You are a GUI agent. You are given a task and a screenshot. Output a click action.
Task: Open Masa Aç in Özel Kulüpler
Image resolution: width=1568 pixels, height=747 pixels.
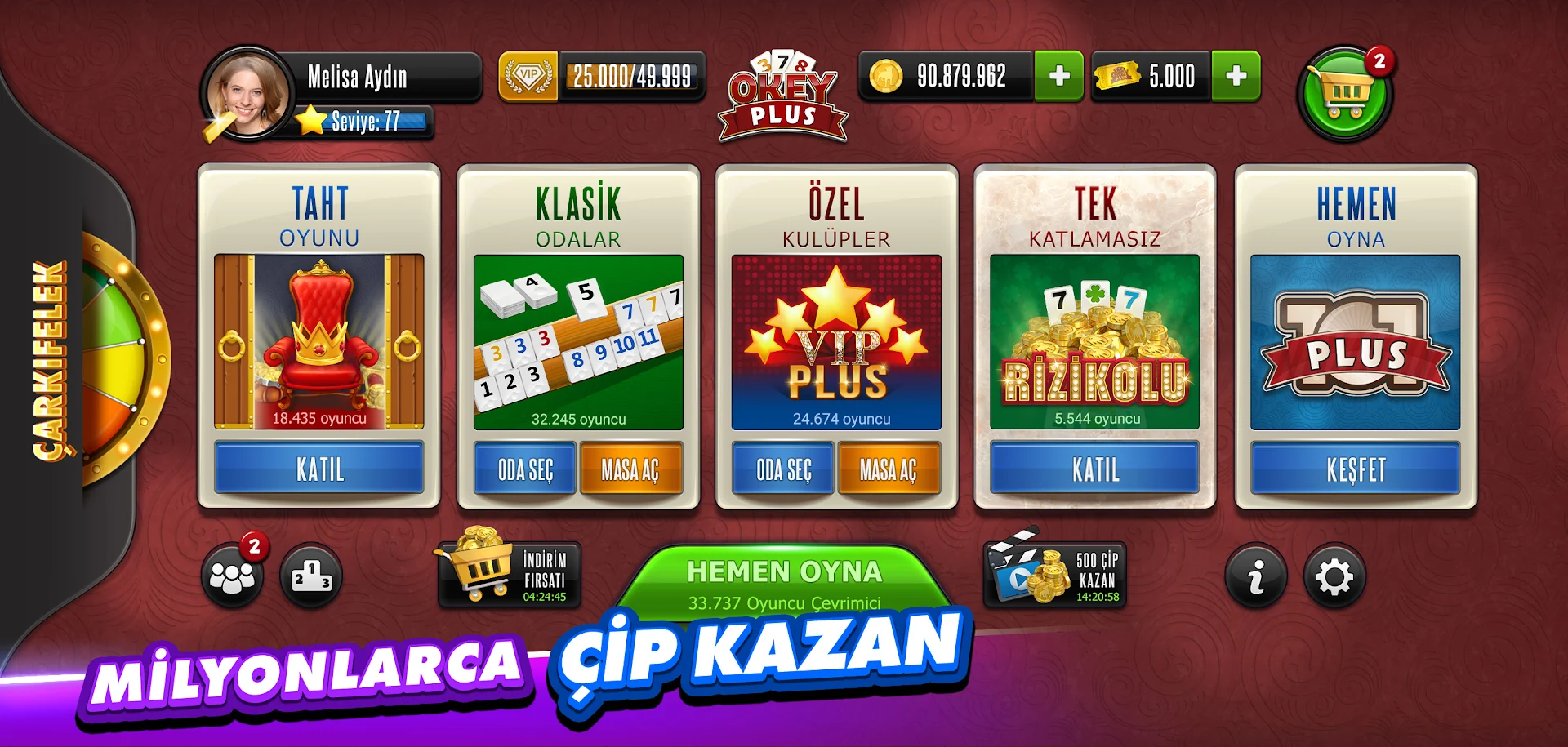[x=889, y=470]
